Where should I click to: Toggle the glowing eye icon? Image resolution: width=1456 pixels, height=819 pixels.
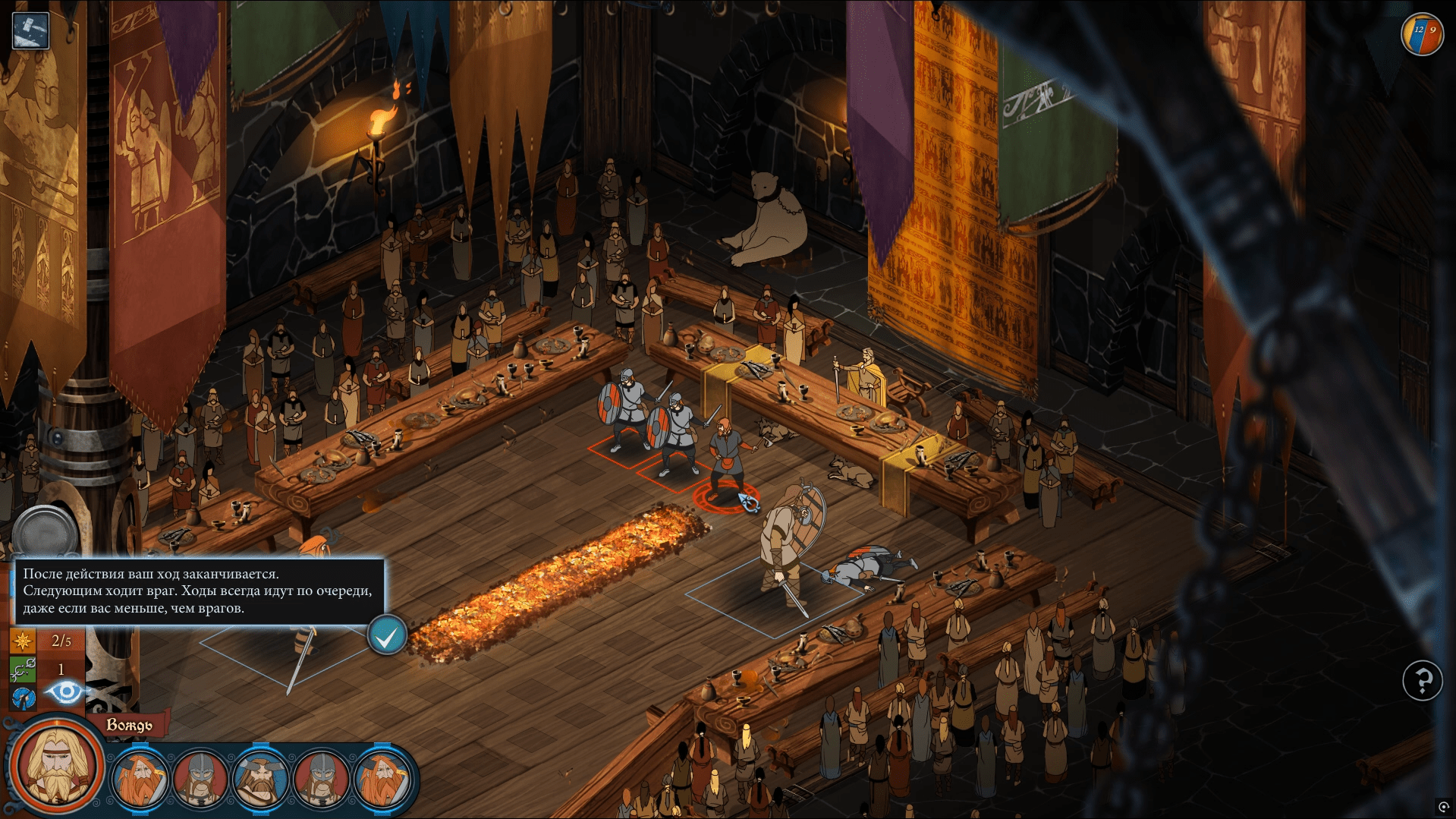pyautogui.click(x=65, y=691)
